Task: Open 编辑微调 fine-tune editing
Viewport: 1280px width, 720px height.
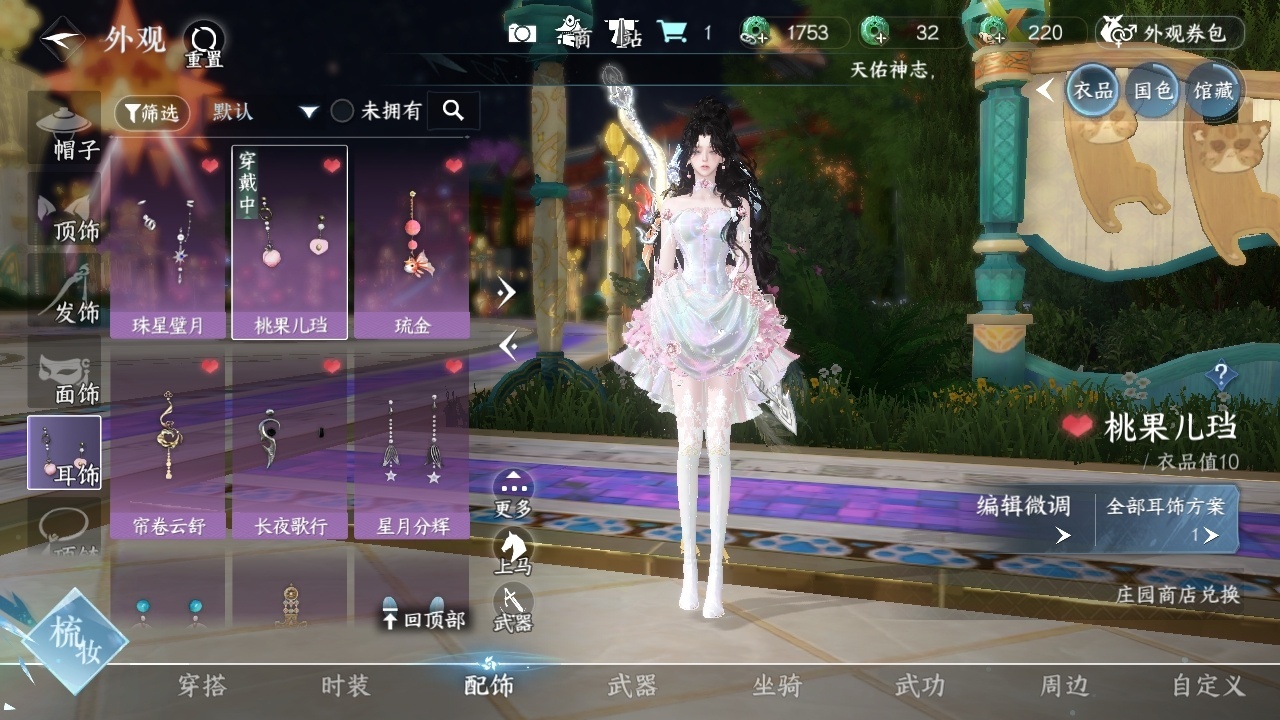Action: coord(1024,519)
